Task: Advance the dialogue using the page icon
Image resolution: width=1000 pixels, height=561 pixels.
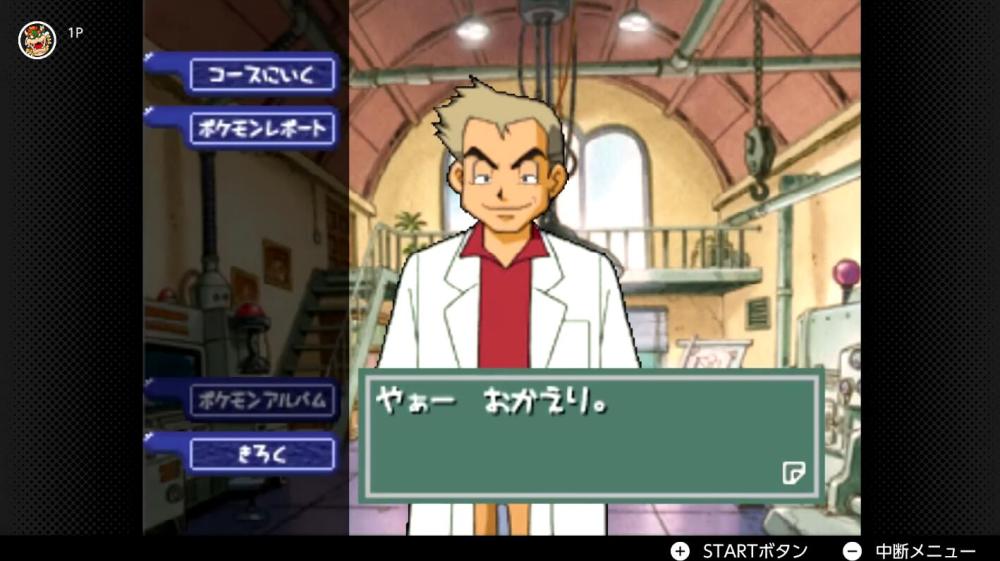Action: tap(793, 472)
